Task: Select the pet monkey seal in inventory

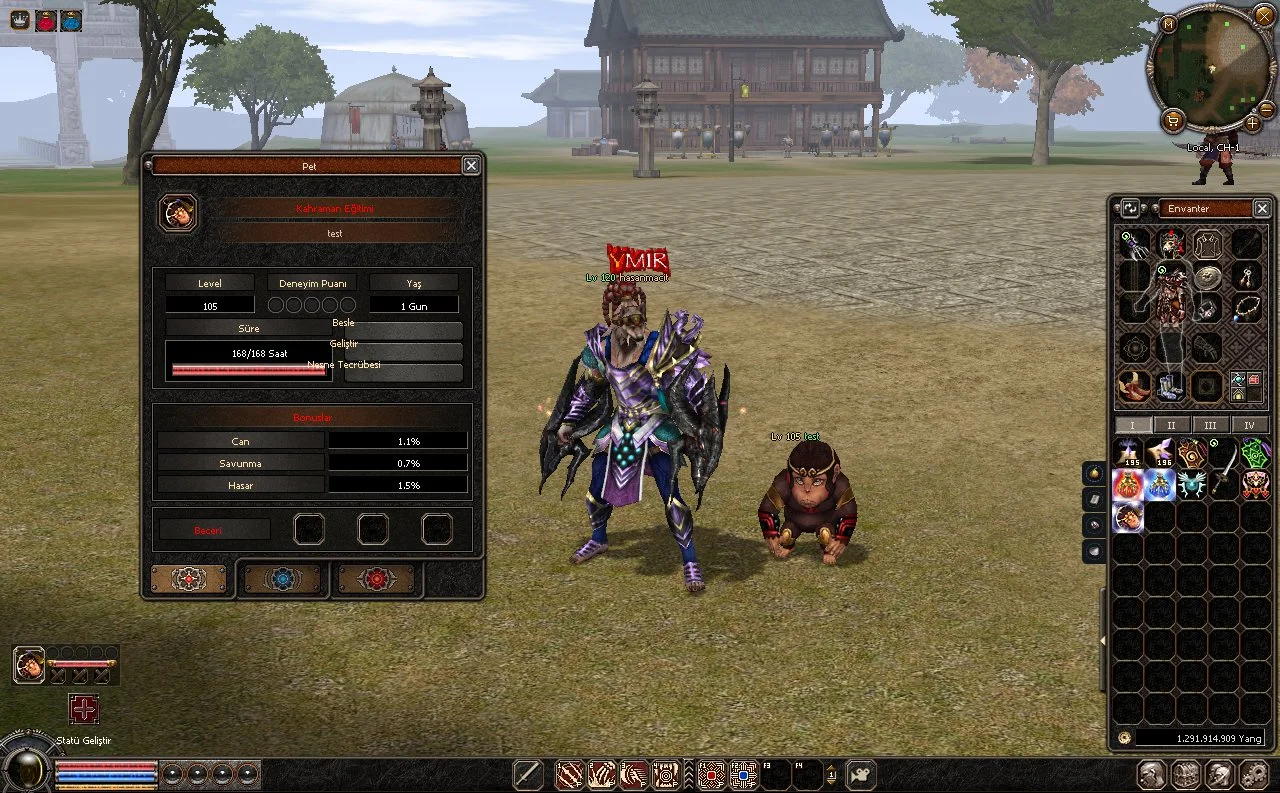Action: click(x=1129, y=517)
